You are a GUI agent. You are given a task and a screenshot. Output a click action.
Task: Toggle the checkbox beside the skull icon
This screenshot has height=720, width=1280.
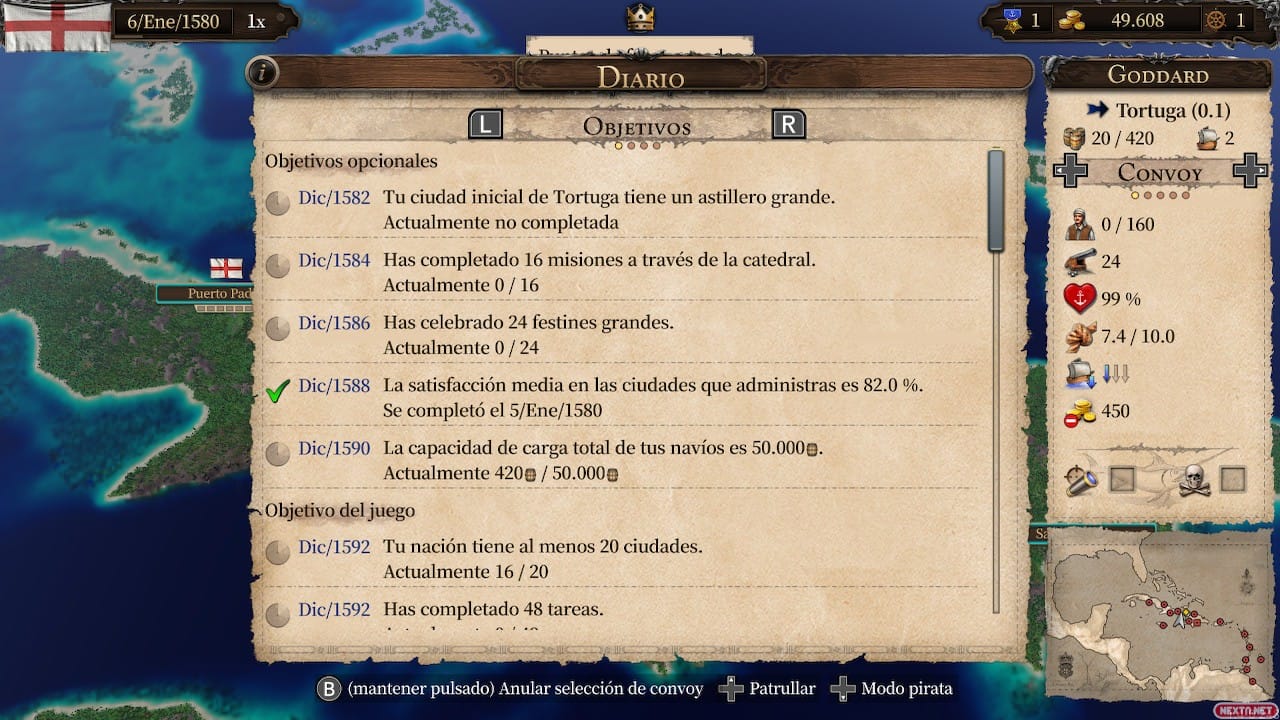click(x=1233, y=480)
